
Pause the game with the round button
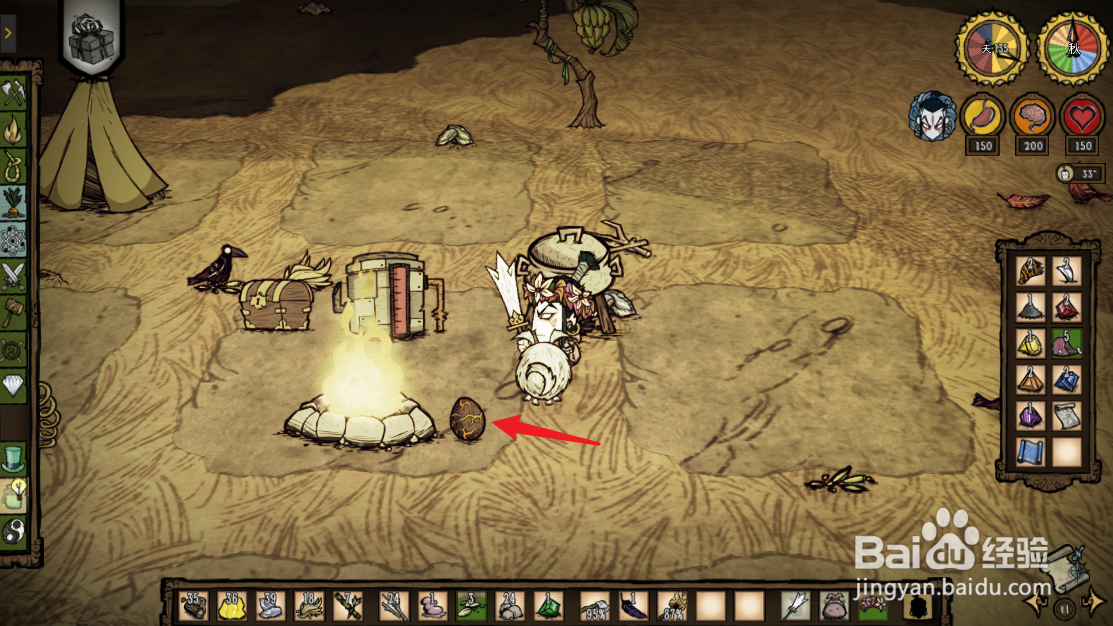pyautogui.click(x=1067, y=606)
